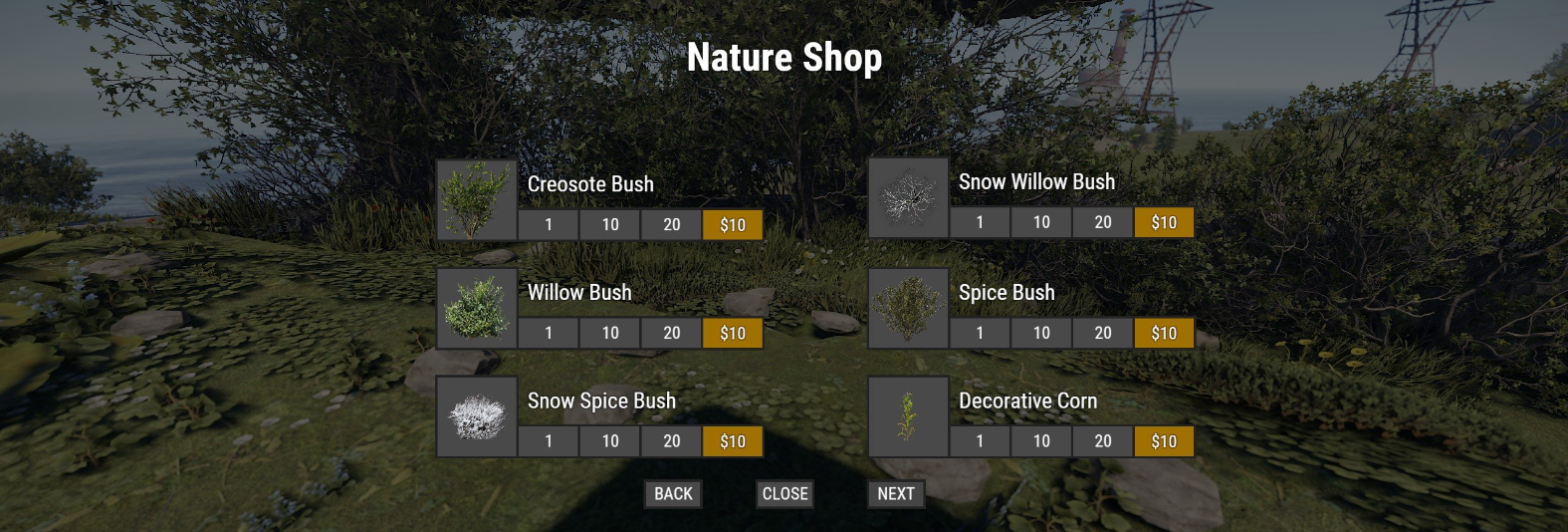Viewport: 1568px width, 532px height.
Task: Buy 20 Willow Bush
Action: tap(672, 334)
